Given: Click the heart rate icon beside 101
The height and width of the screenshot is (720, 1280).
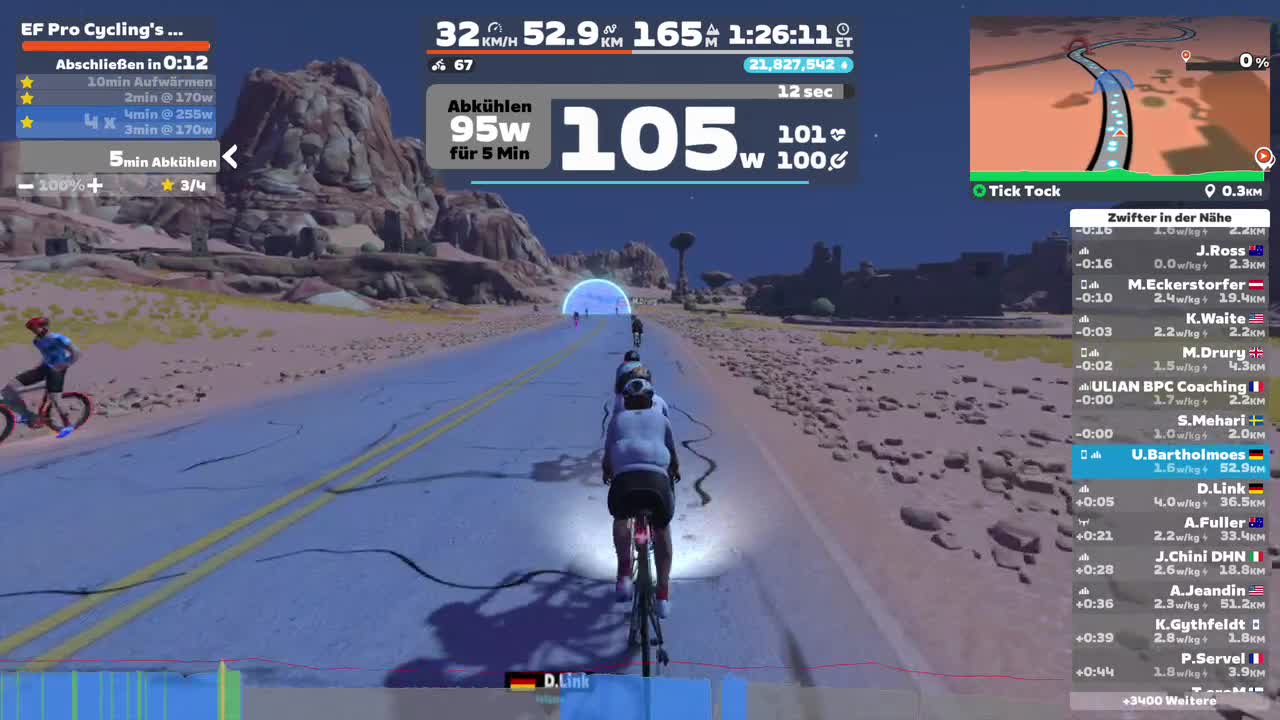Looking at the screenshot, I should point(840,132).
